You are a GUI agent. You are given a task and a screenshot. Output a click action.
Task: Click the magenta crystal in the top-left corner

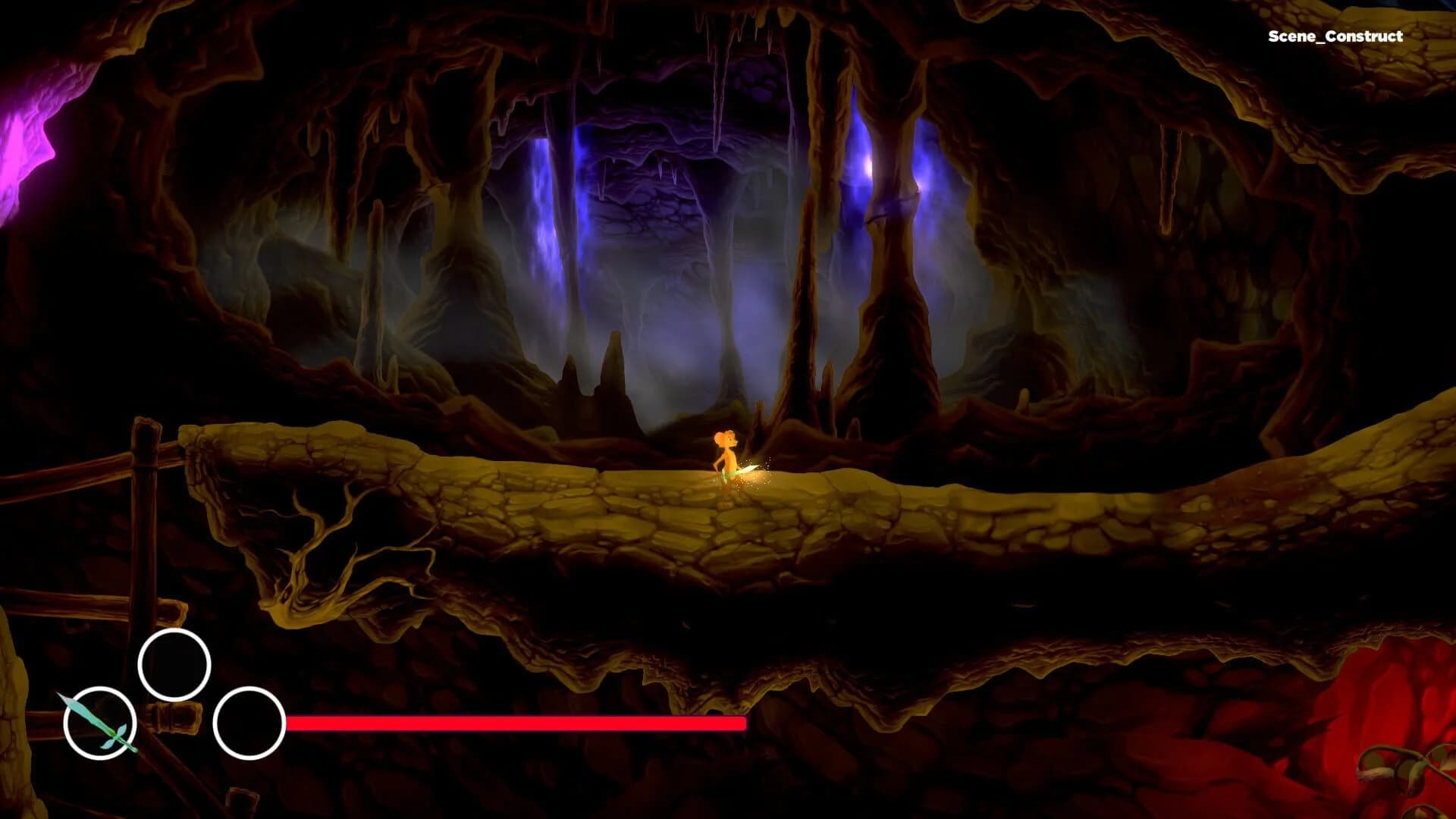[15, 136]
